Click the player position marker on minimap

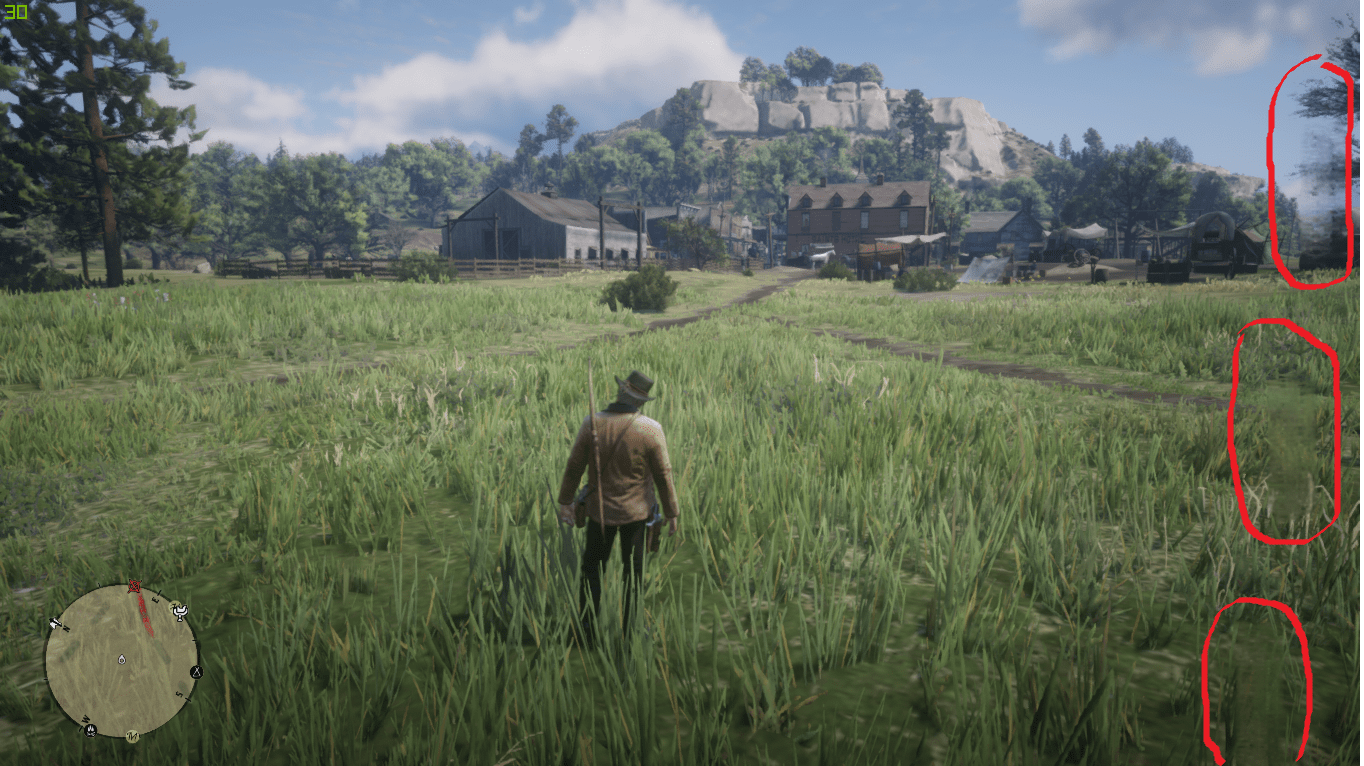pyautogui.click(x=121, y=661)
